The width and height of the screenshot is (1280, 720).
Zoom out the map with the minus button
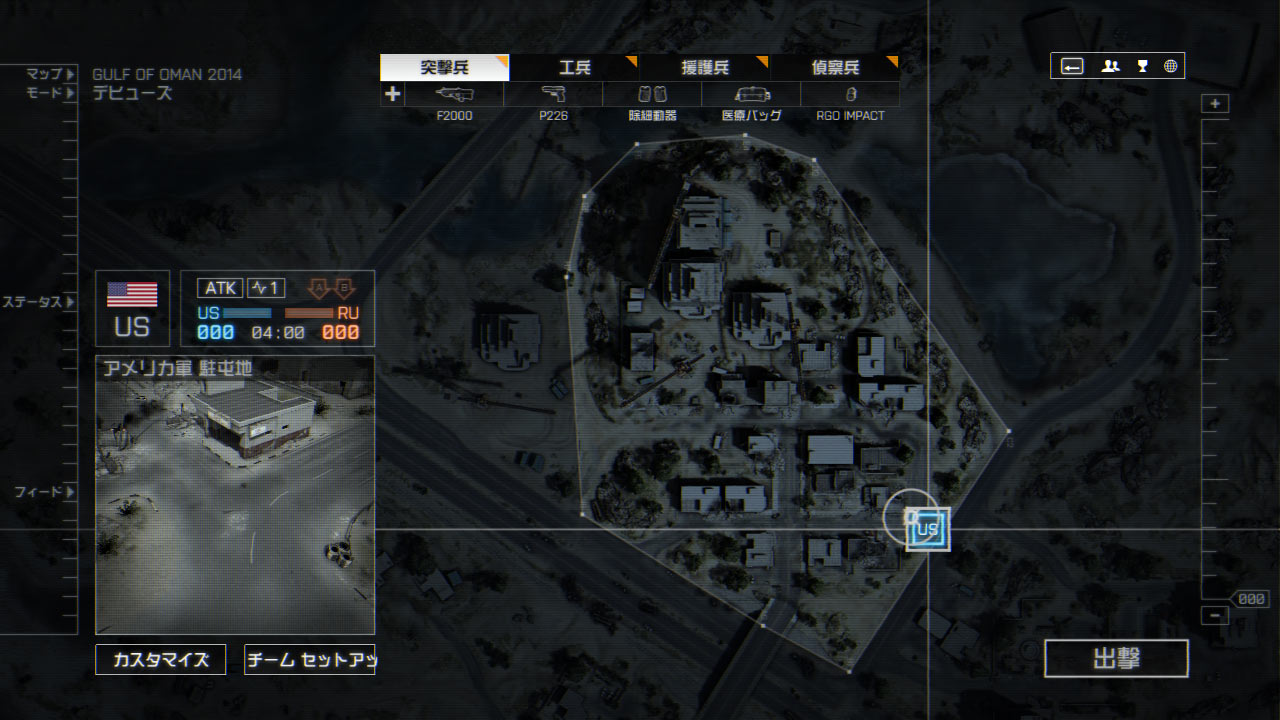(x=1215, y=616)
